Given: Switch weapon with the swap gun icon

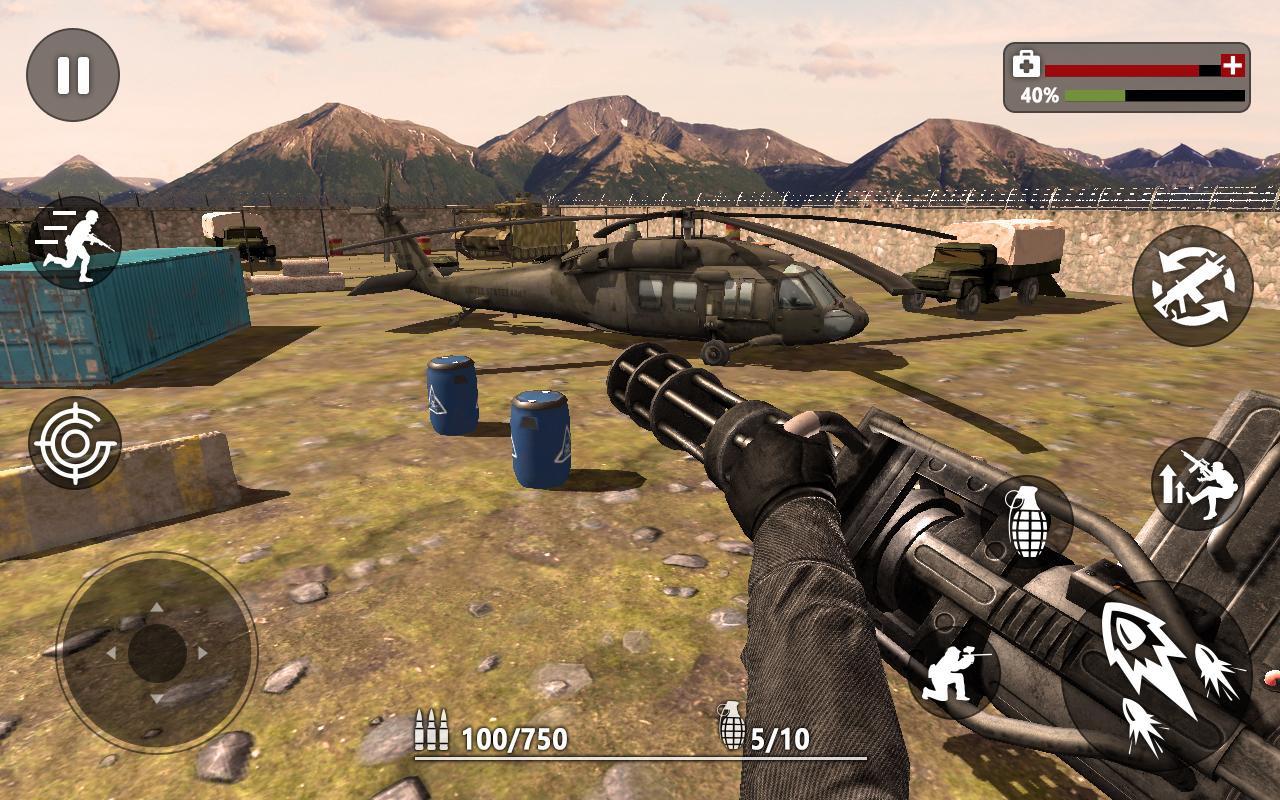Looking at the screenshot, I should [x=1192, y=285].
